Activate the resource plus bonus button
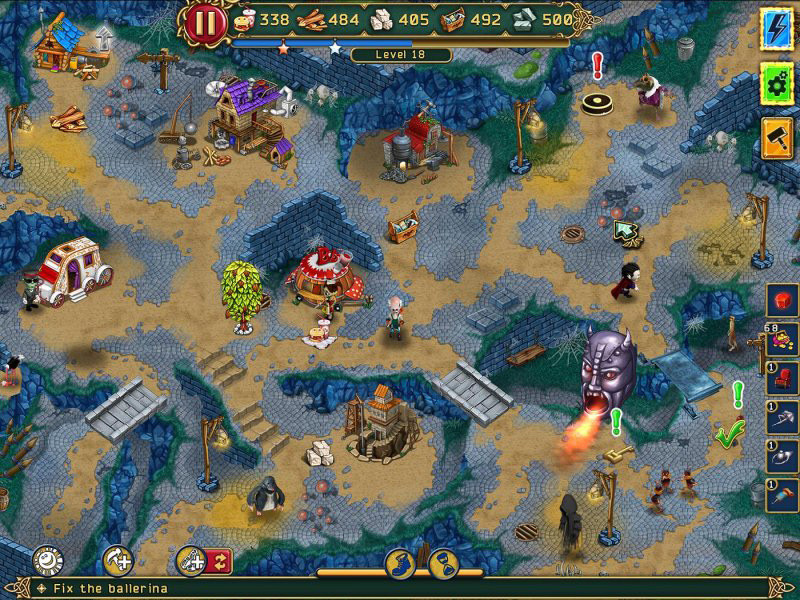Viewport: 800px width, 600px height. (x=190, y=560)
